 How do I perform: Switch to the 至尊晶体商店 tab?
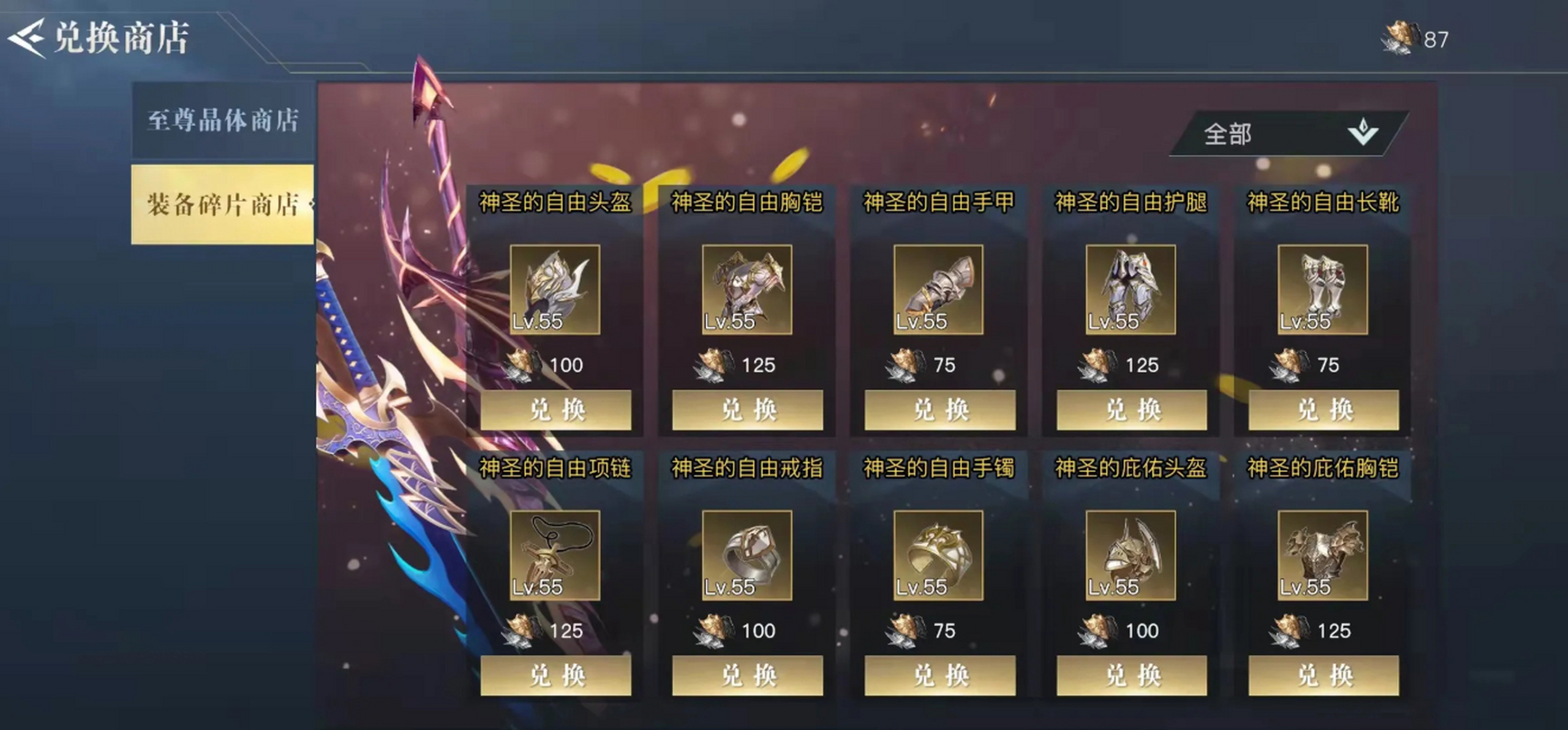tap(222, 120)
